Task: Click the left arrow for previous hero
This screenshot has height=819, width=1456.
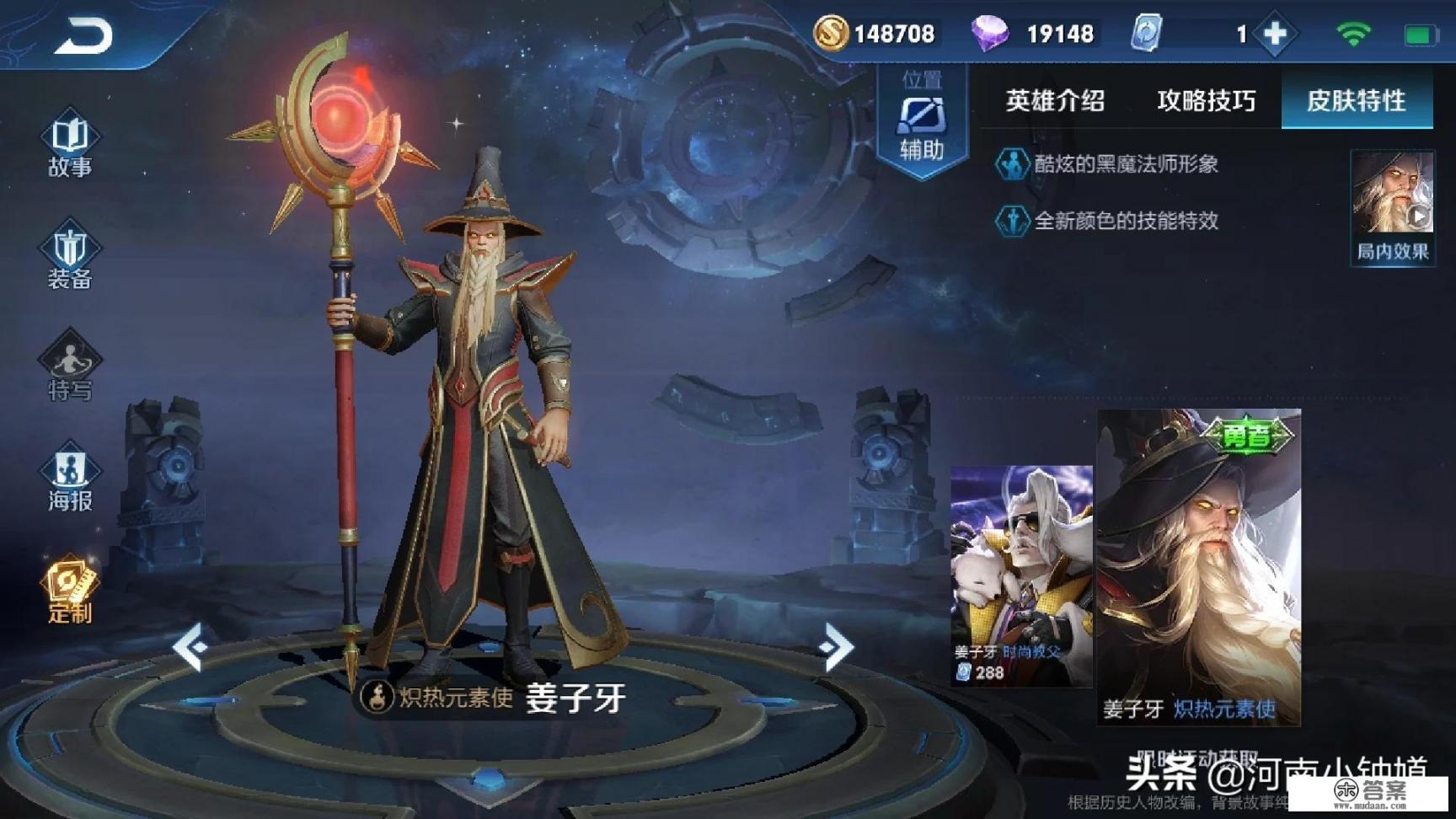Action: click(x=190, y=647)
